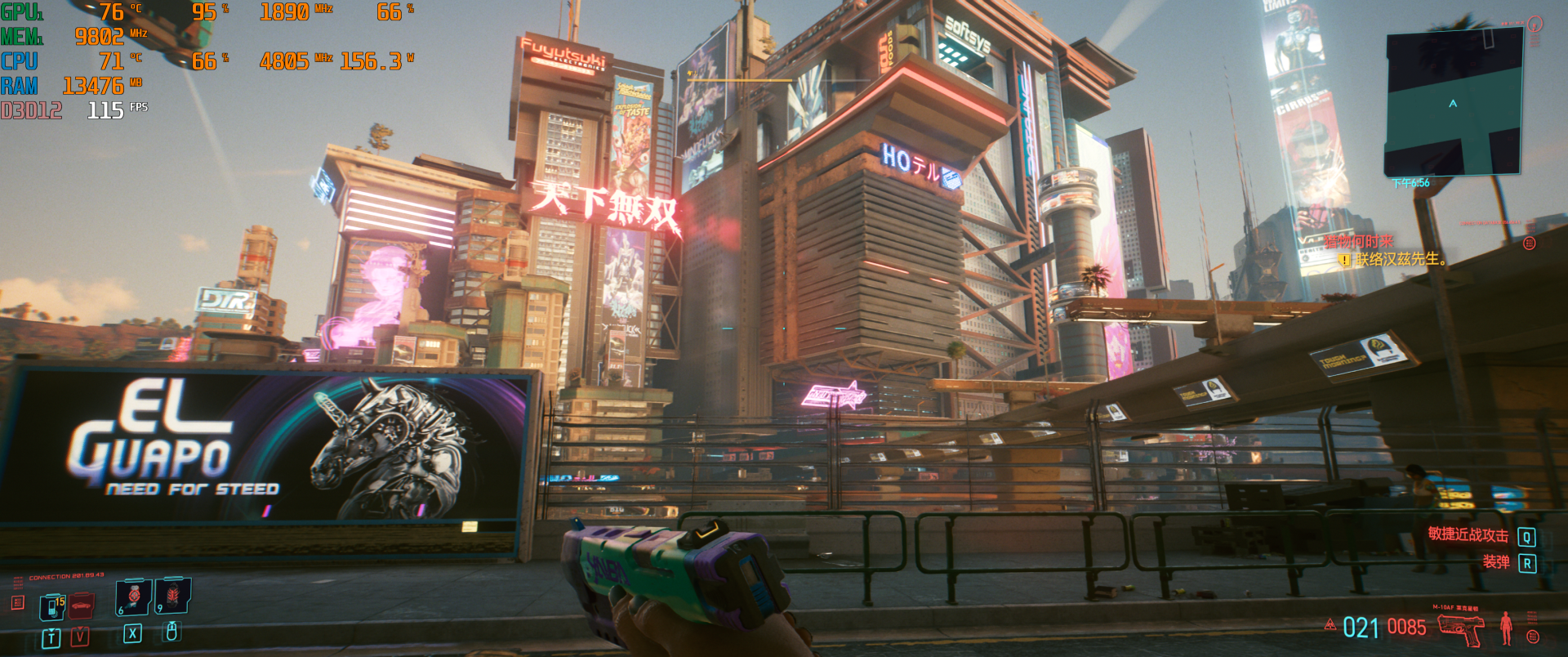Select the red vehicle call icon

click(x=81, y=606)
